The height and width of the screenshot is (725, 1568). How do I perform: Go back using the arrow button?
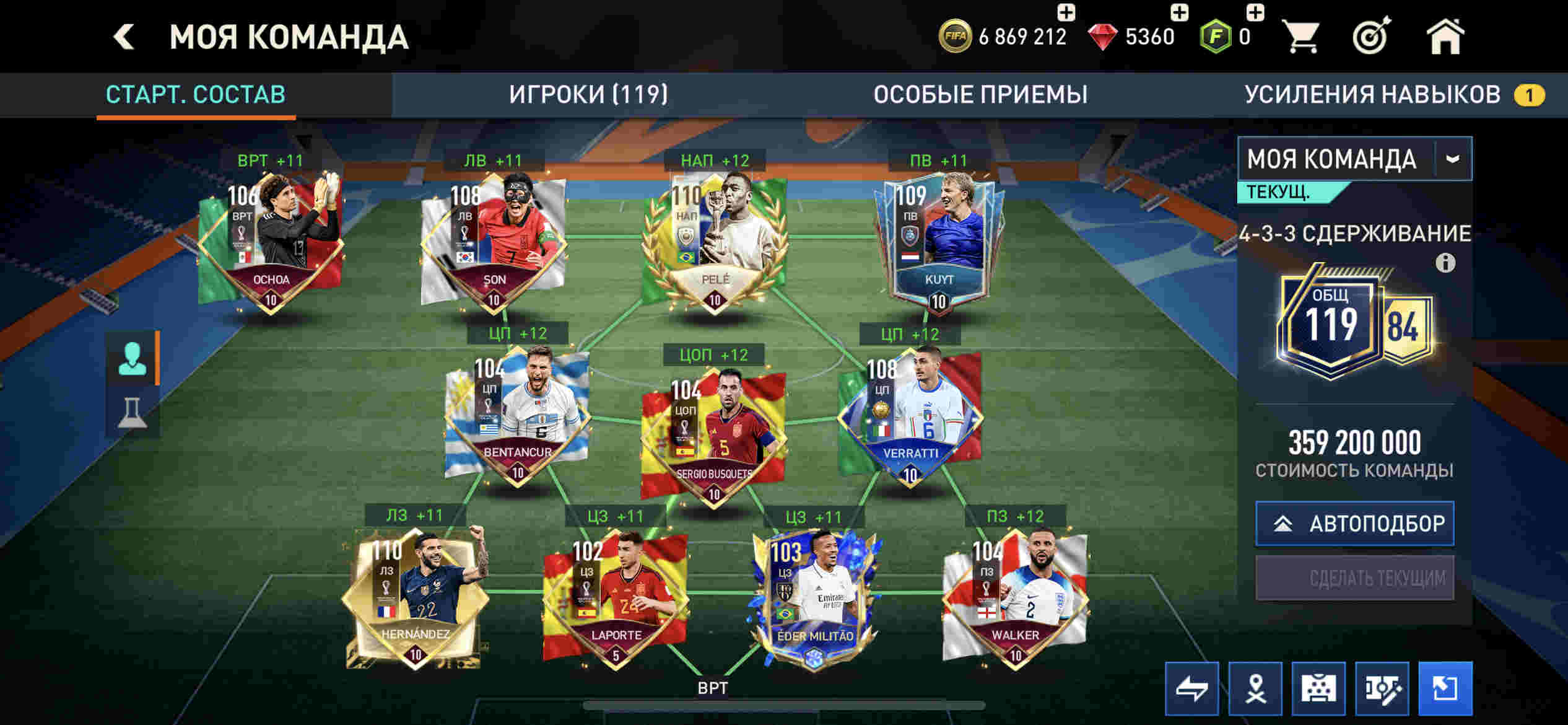coord(124,37)
